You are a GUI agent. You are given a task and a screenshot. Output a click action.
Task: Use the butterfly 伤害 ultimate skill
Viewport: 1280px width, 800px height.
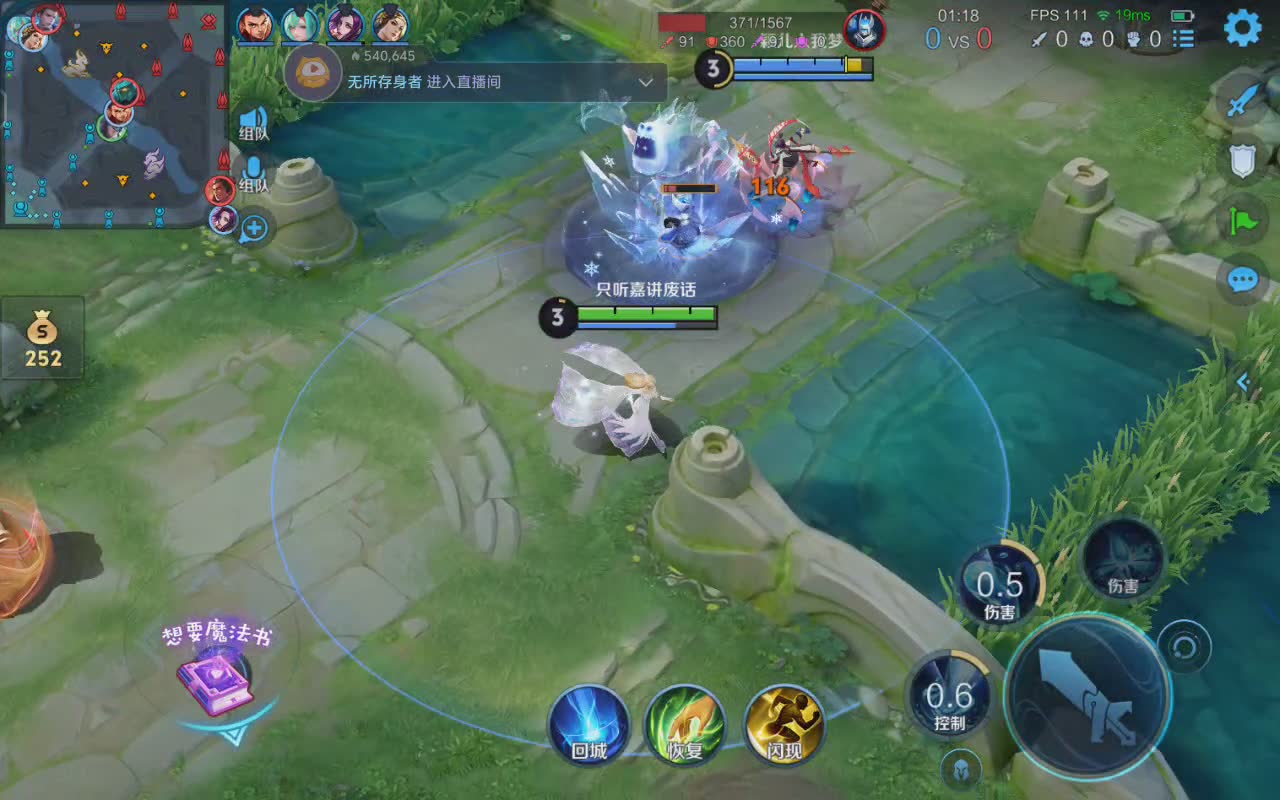[1123, 561]
